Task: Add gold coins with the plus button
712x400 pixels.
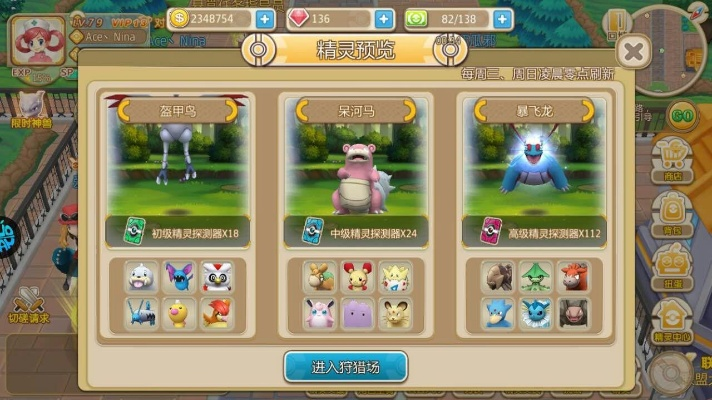Action: tap(264, 18)
